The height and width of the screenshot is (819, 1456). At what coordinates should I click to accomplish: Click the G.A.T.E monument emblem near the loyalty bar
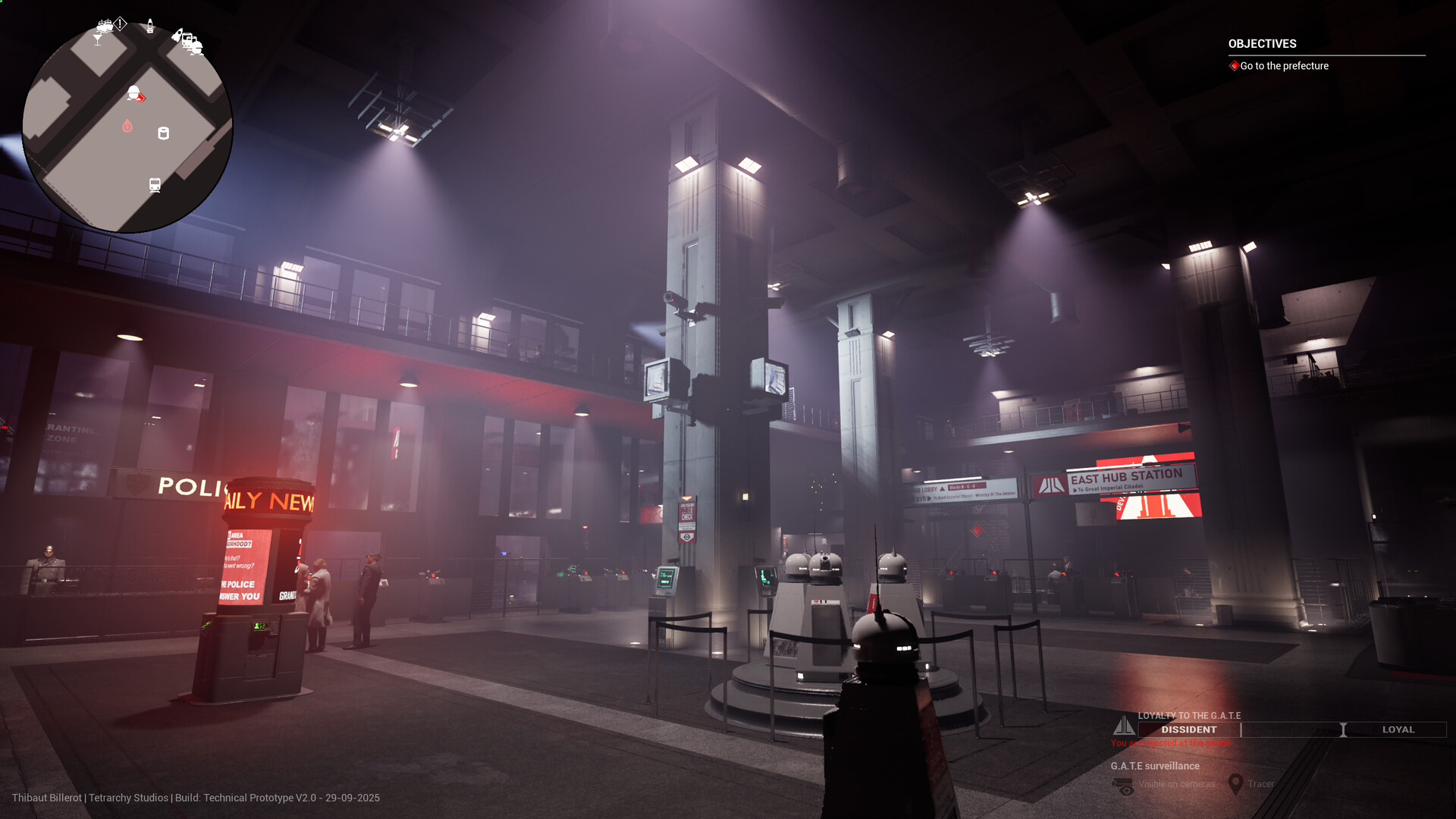click(1125, 727)
